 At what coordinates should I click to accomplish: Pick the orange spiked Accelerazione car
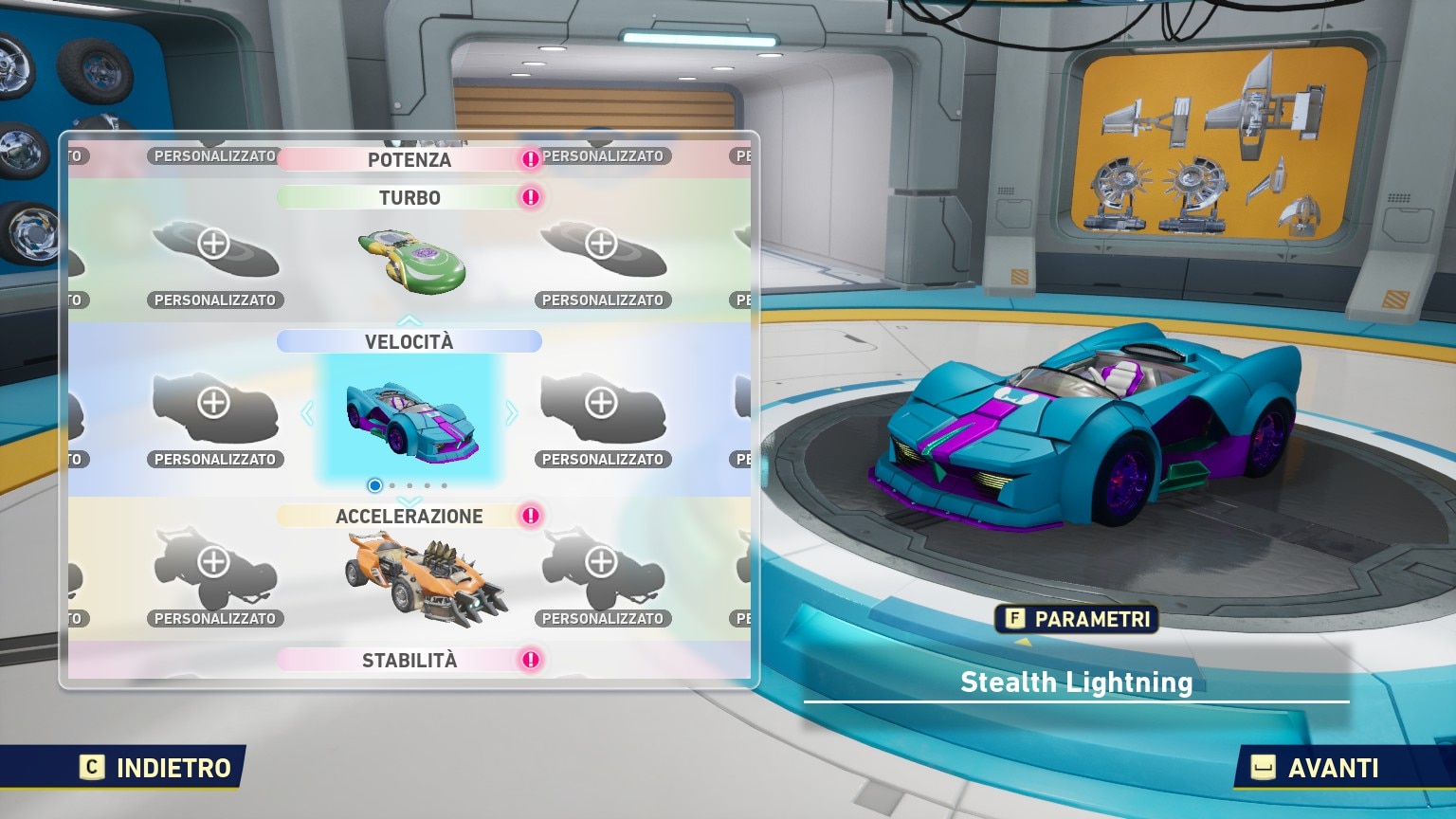click(x=425, y=573)
